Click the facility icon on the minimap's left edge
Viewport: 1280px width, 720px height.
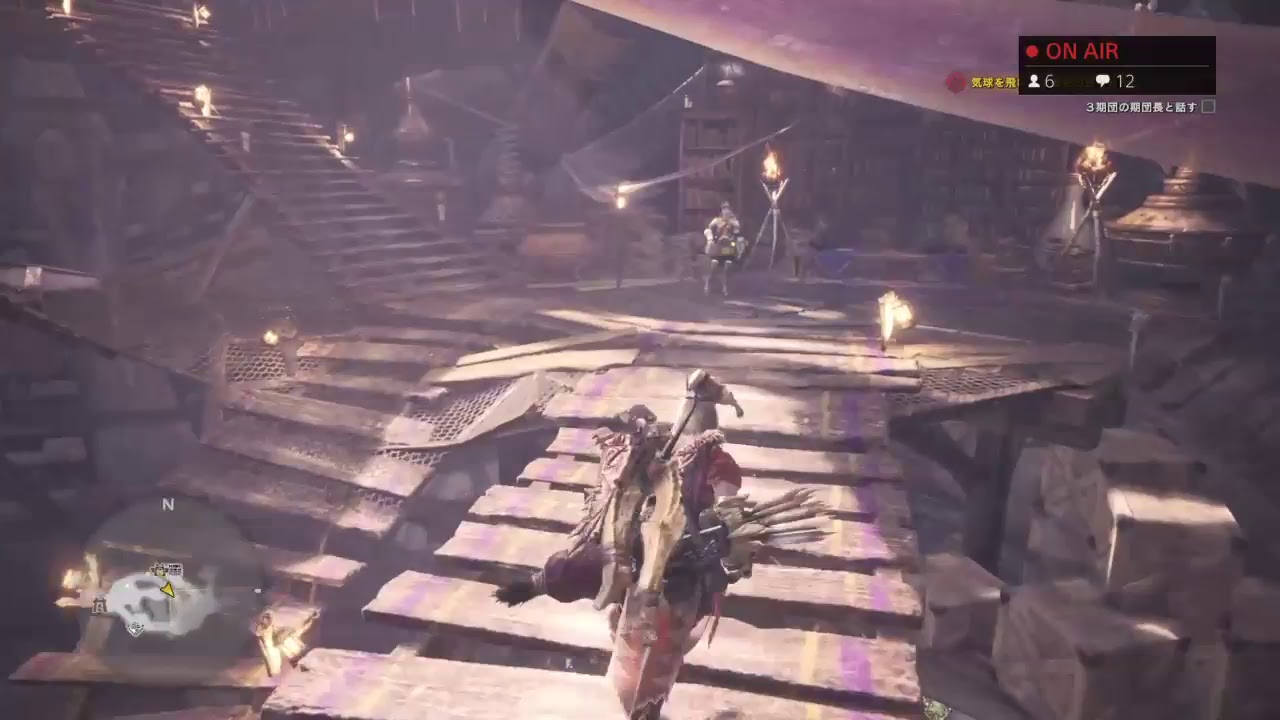point(100,604)
